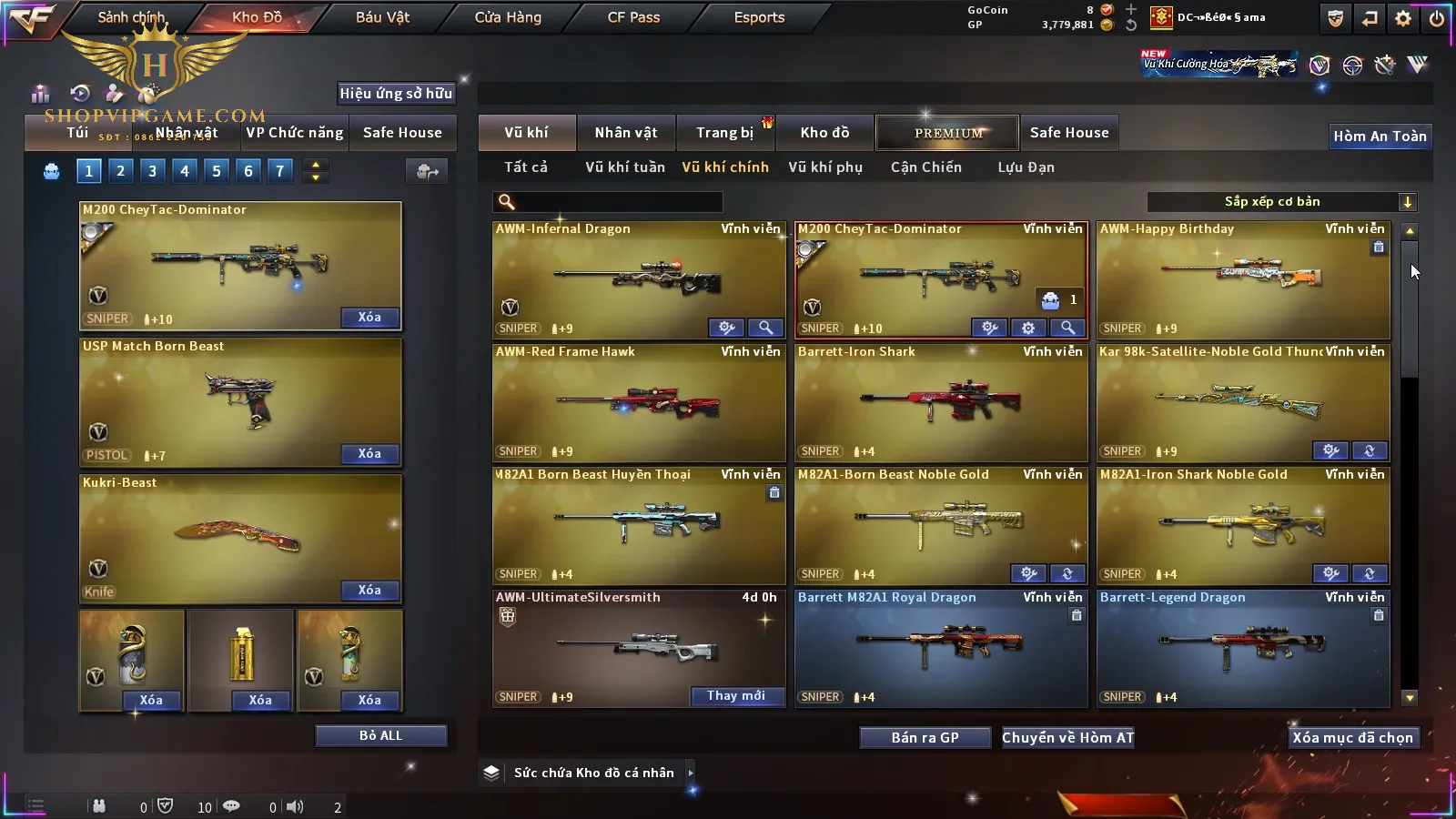Switch to the PREMIUM tab

coord(948,133)
